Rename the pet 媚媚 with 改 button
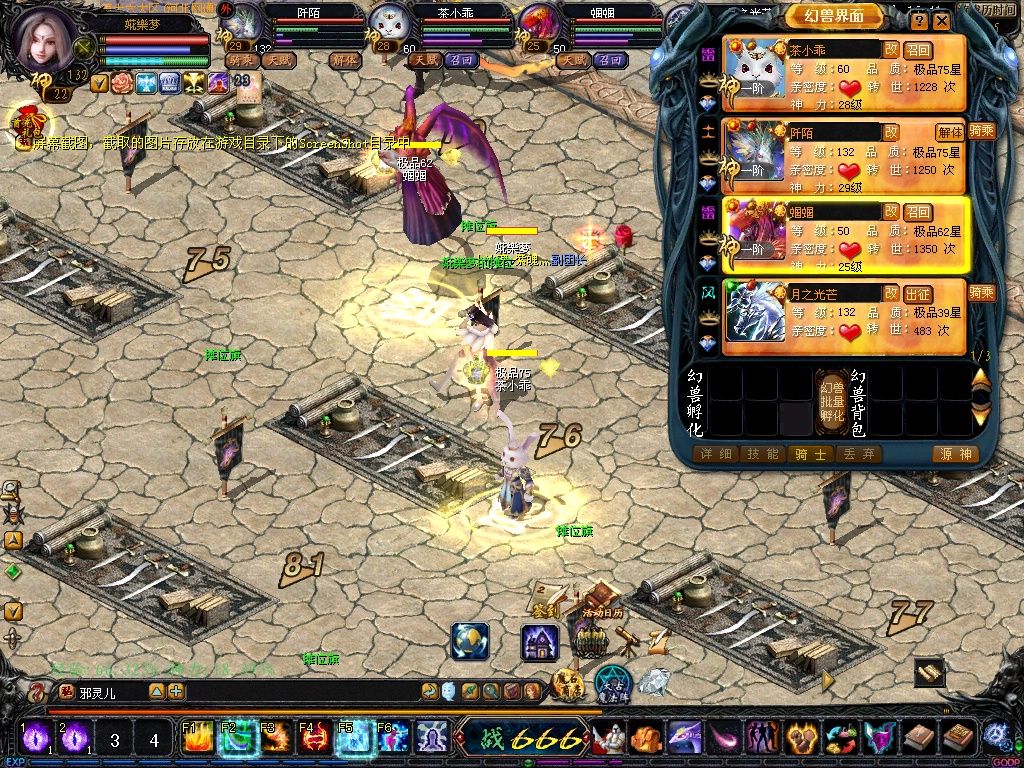The width and height of the screenshot is (1024, 768). pyautogui.click(x=890, y=212)
